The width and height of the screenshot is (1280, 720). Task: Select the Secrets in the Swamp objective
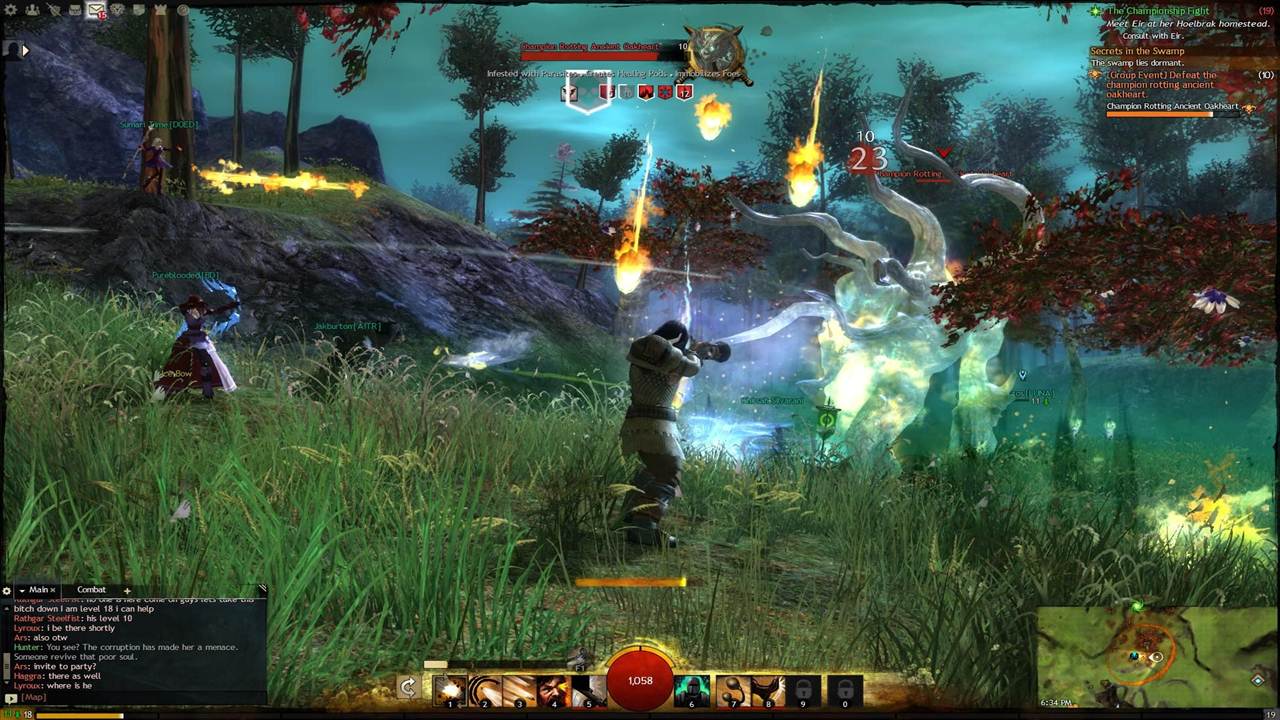click(x=1137, y=51)
